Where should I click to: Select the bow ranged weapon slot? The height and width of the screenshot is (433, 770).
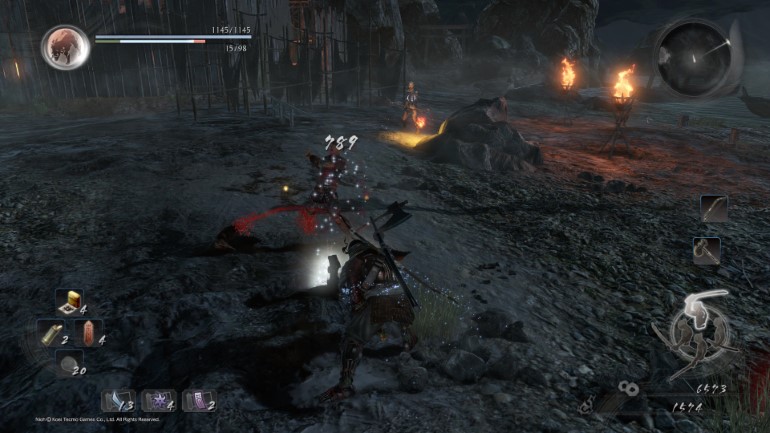click(714, 209)
